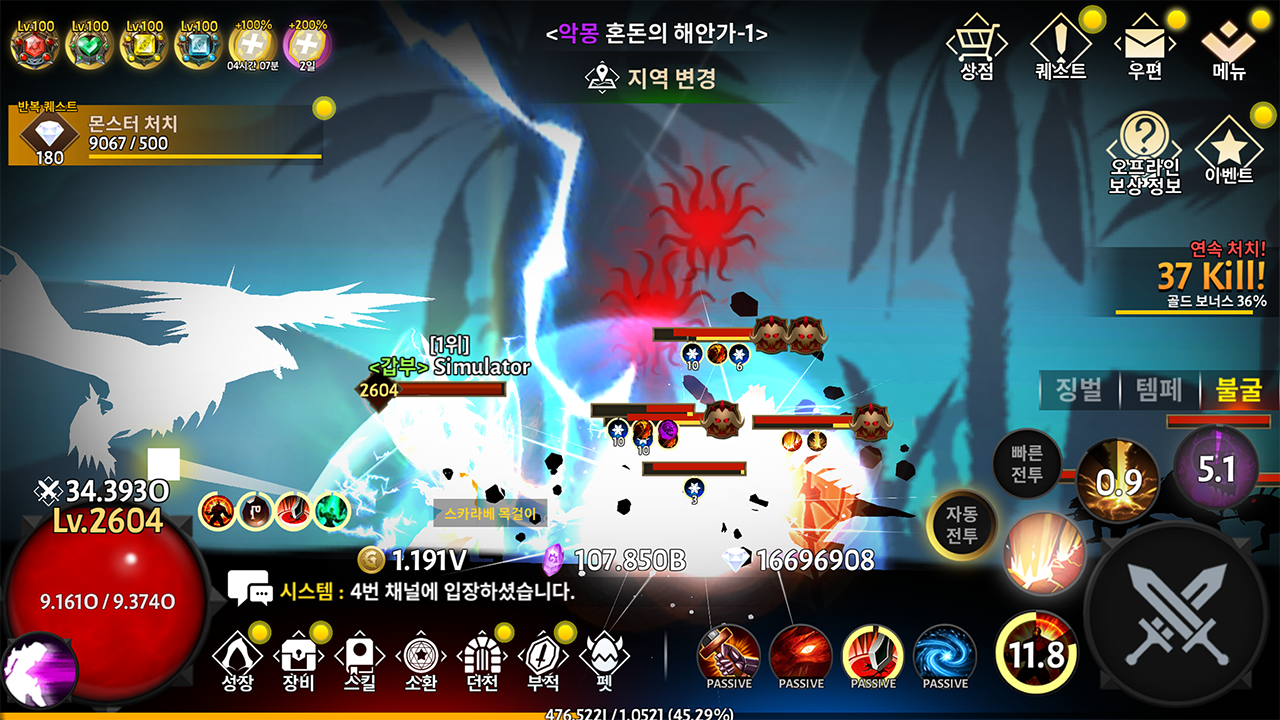The image size is (1280, 720).
Task: Select the 징벌 skill preset tab
Action: pyautogui.click(x=1079, y=389)
